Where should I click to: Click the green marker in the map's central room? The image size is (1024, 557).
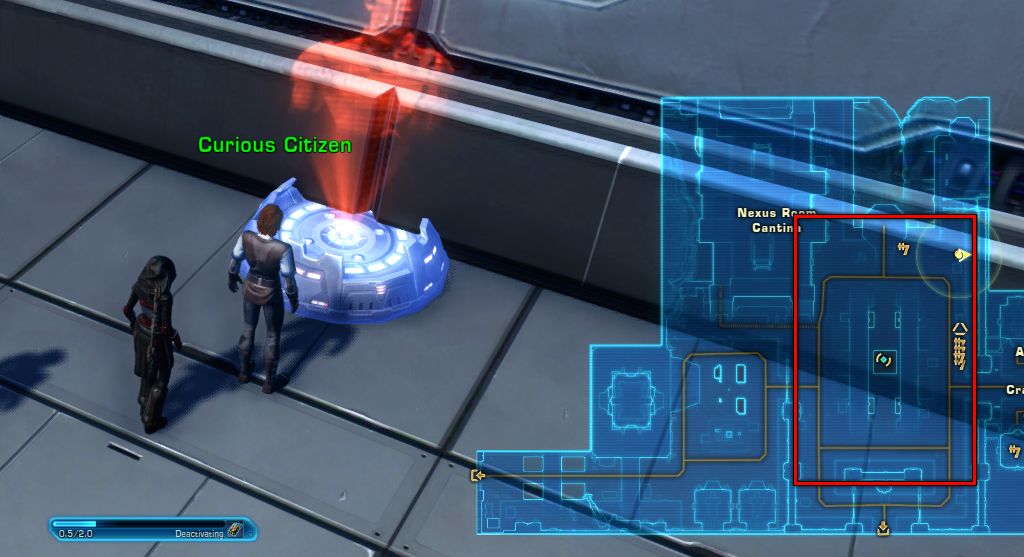pyautogui.click(x=884, y=360)
